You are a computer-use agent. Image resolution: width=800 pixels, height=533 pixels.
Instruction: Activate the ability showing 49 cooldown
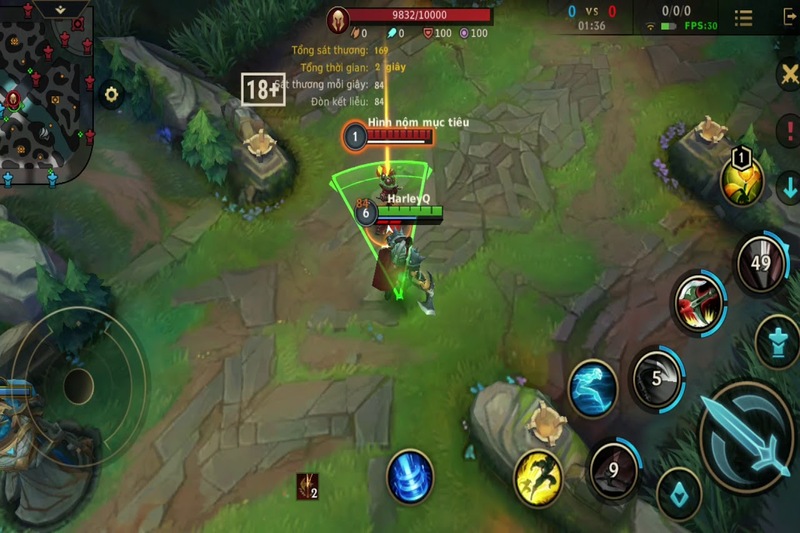[762, 264]
